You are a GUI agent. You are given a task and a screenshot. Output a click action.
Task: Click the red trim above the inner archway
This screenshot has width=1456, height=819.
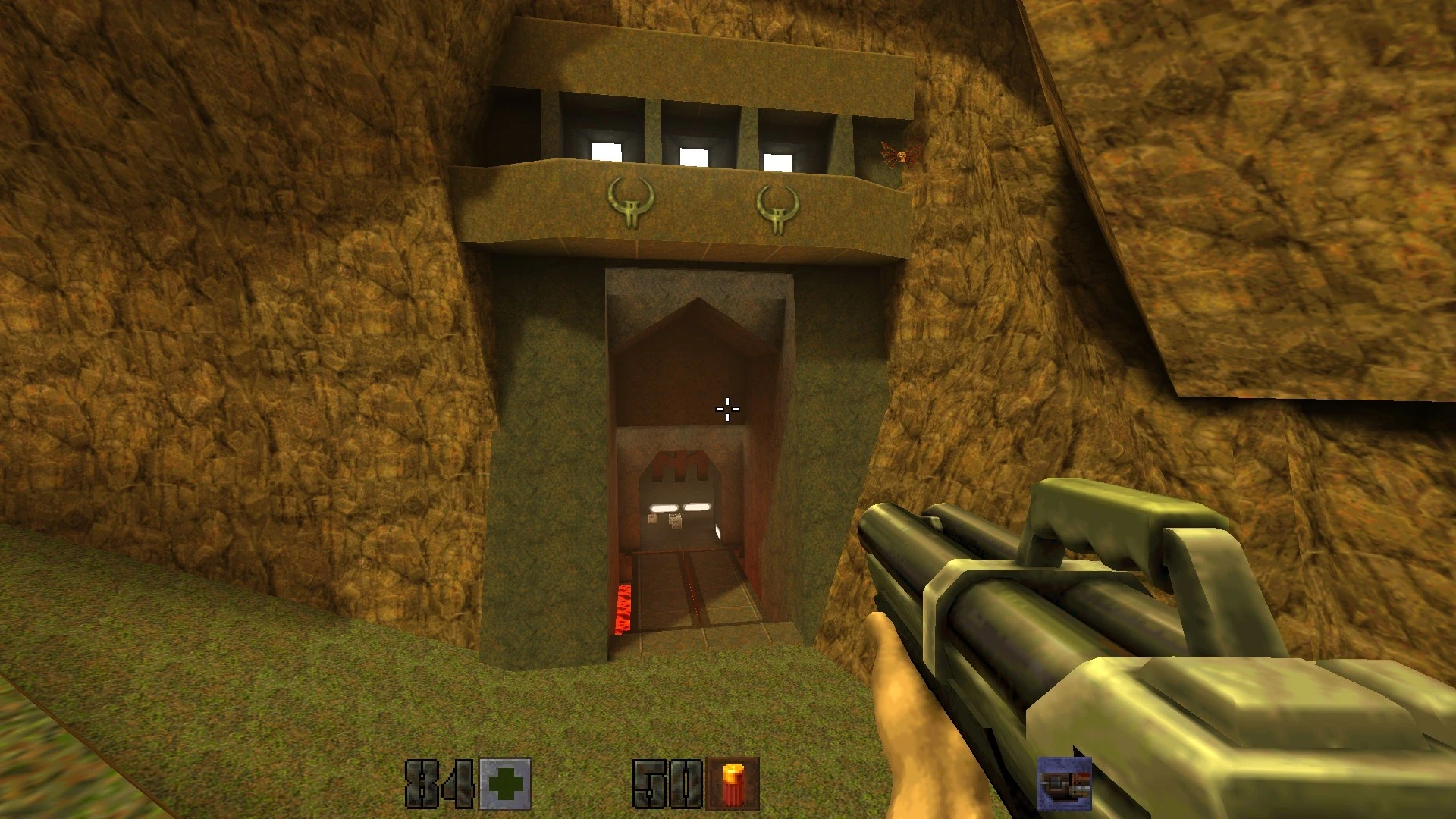679,463
